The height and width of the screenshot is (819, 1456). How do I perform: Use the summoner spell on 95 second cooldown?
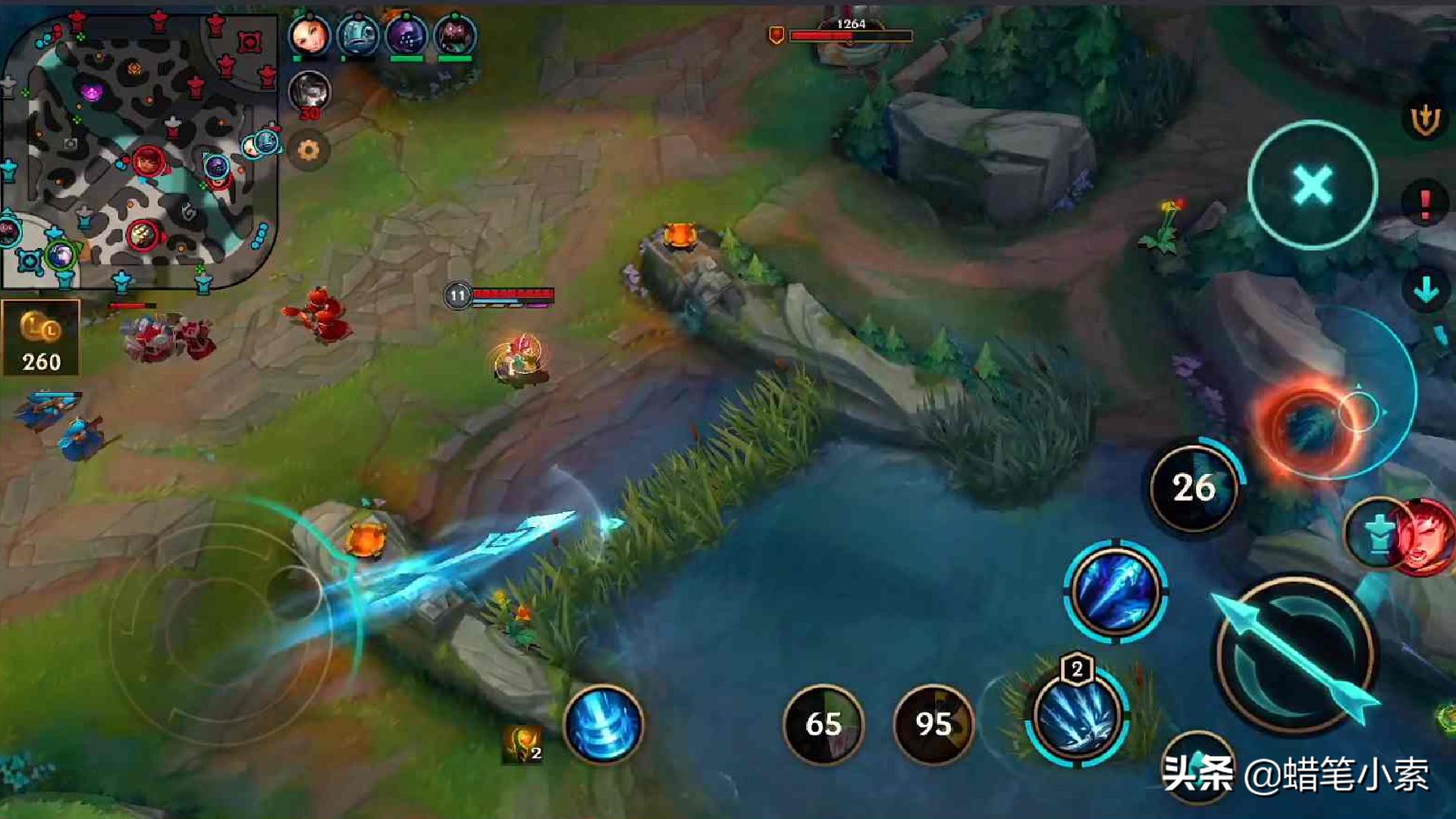click(934, 724)
